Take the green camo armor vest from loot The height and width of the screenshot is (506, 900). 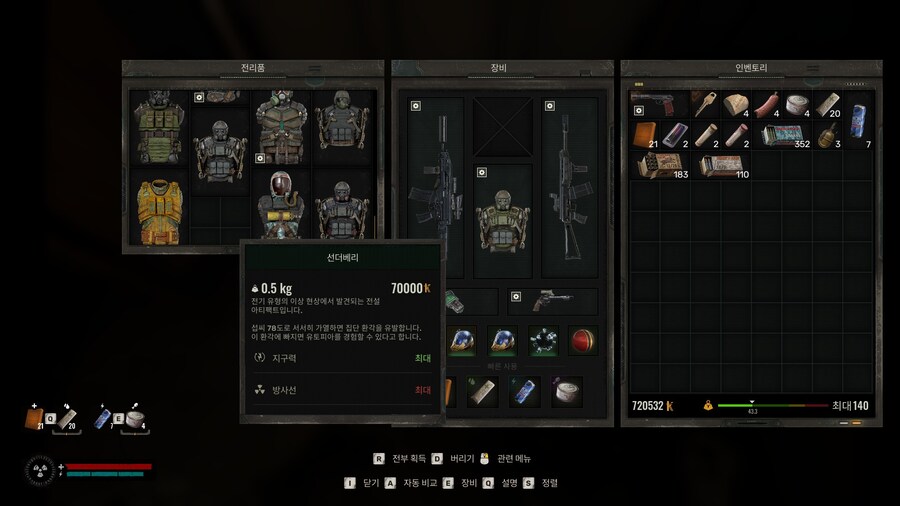(157, 127)
